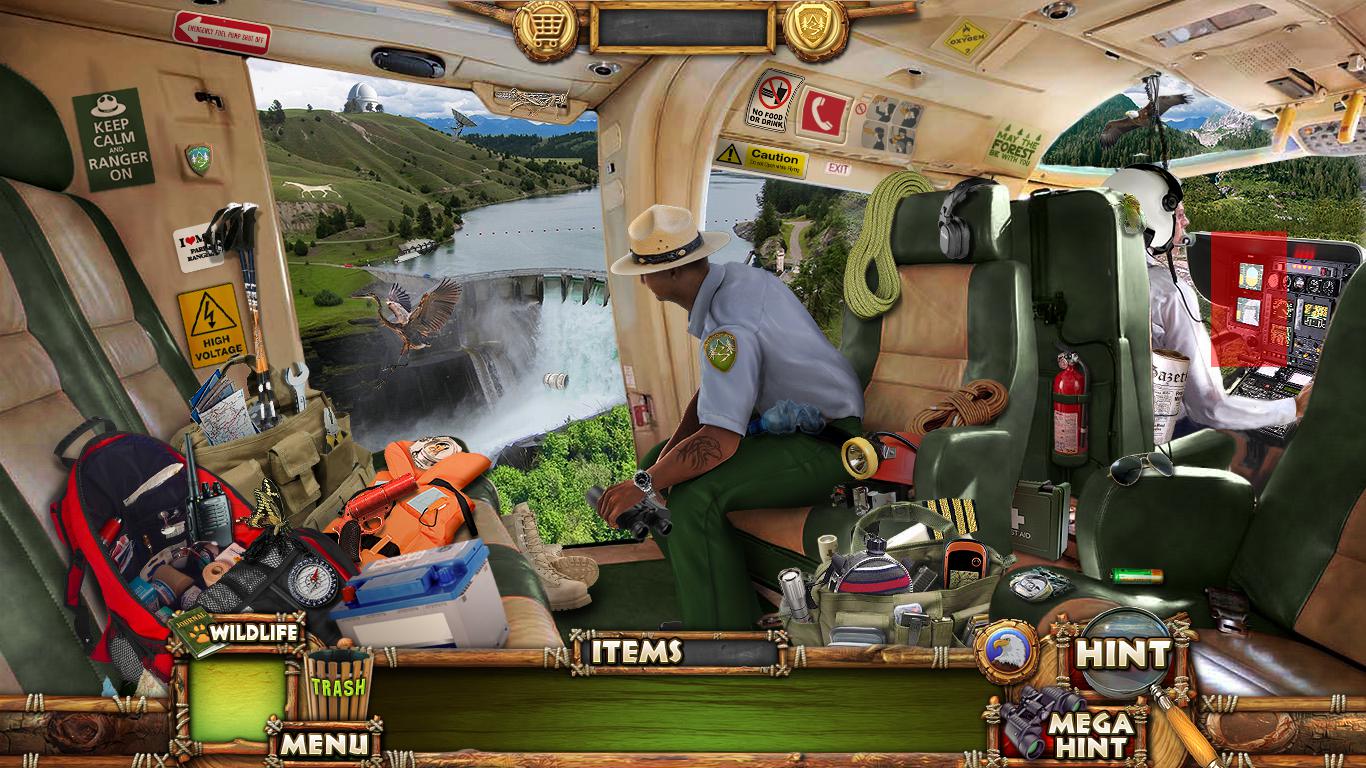This screenshot has width=1366, height=768.
Task: Open the shopping cart store button
Action: pos(546,27)
